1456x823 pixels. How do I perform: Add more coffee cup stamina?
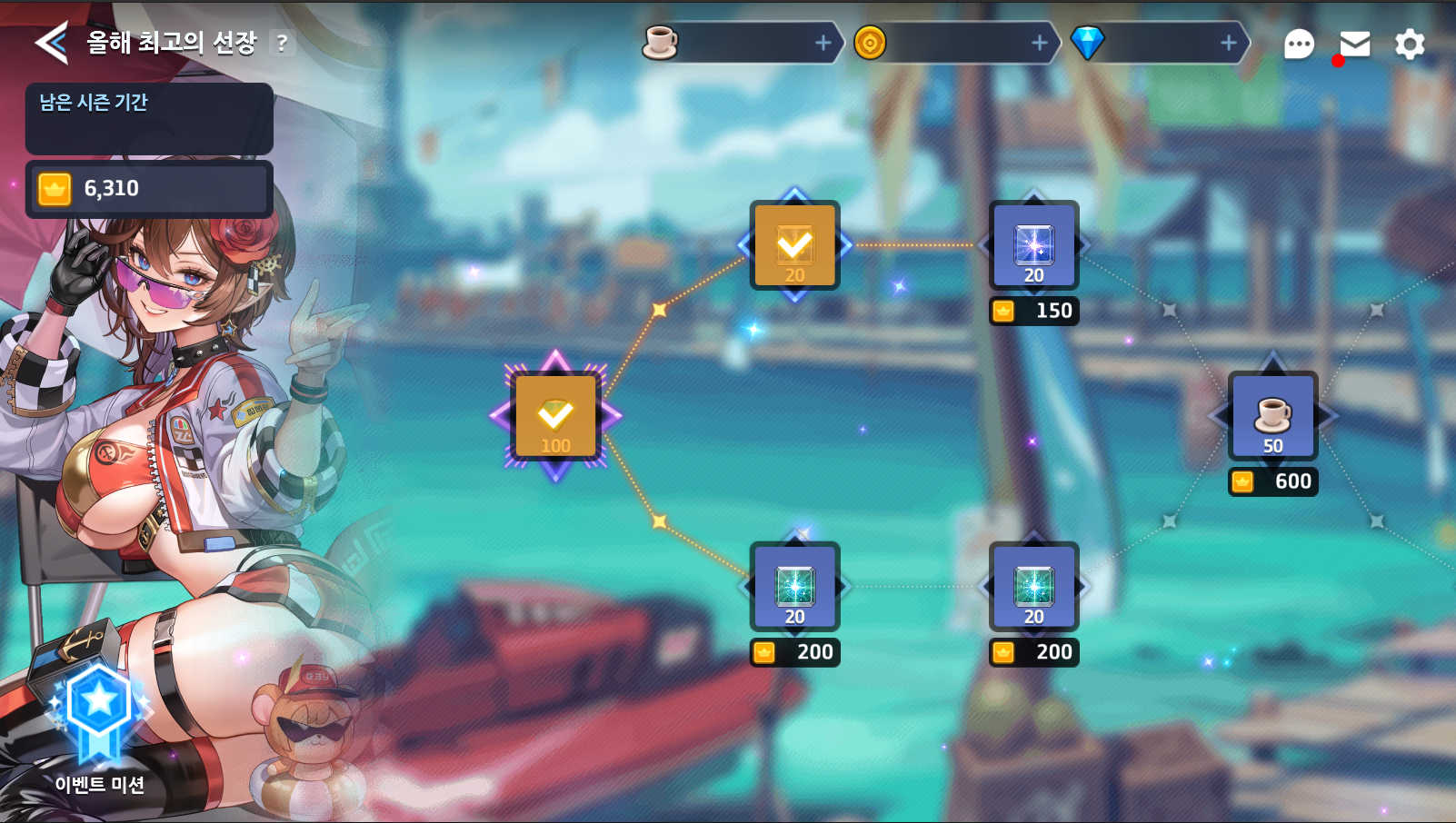pos(823,43)
